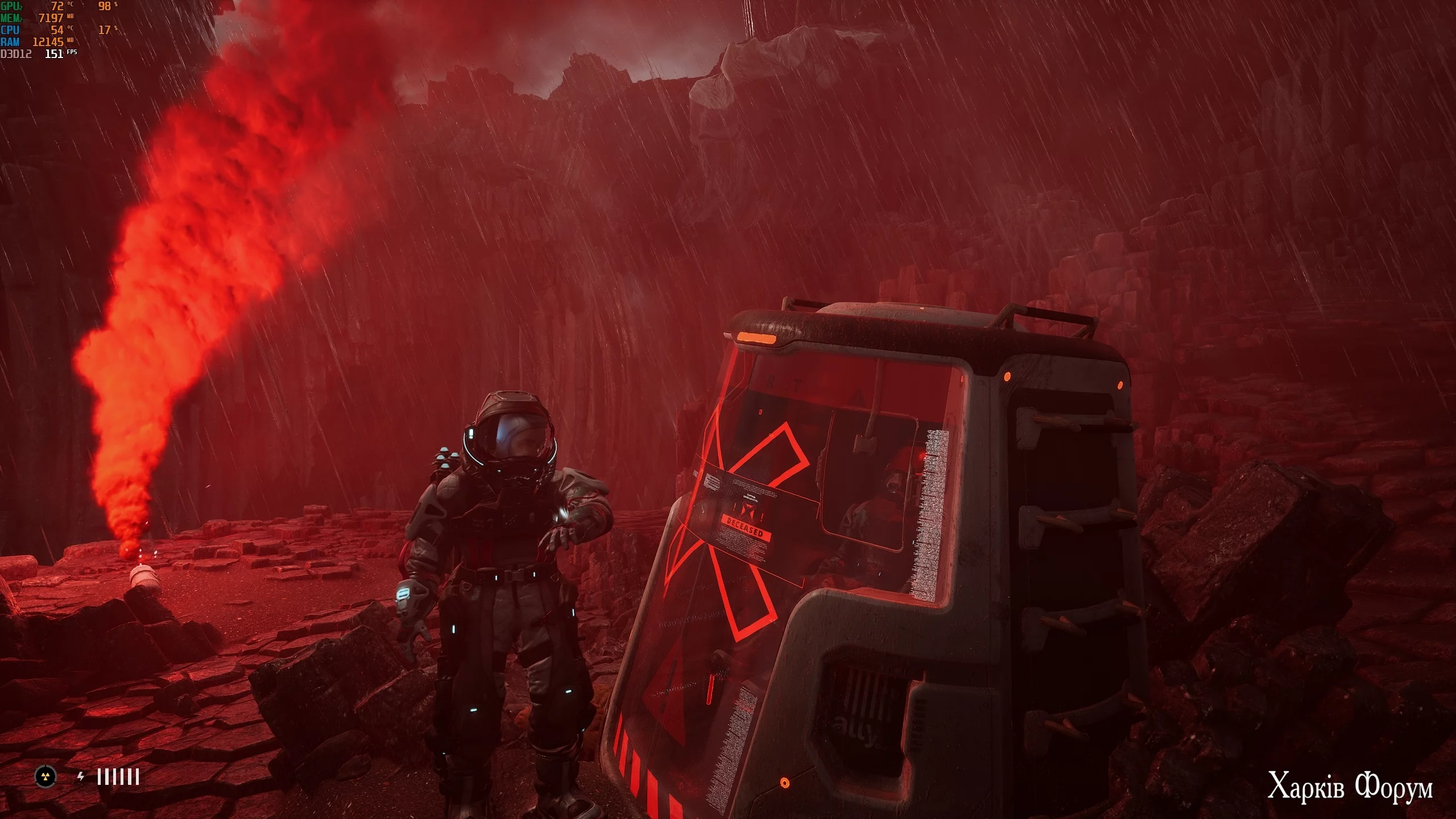Click the radiation hazard HUD icon
Viewport: 1456px width, 819px height.
tap(45, 776)
